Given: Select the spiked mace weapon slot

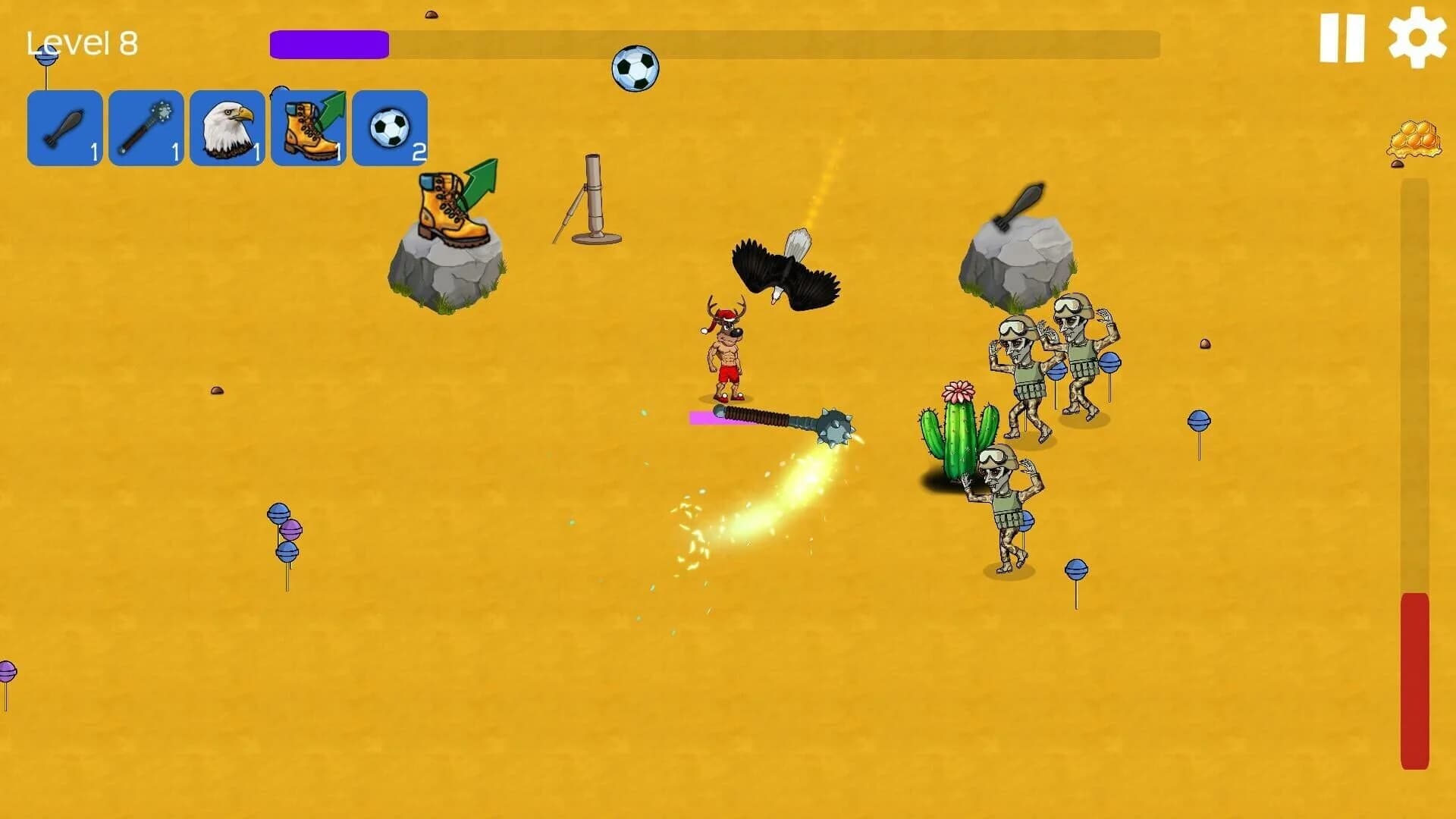Looking at the screenshot, I should click(146, 127).
